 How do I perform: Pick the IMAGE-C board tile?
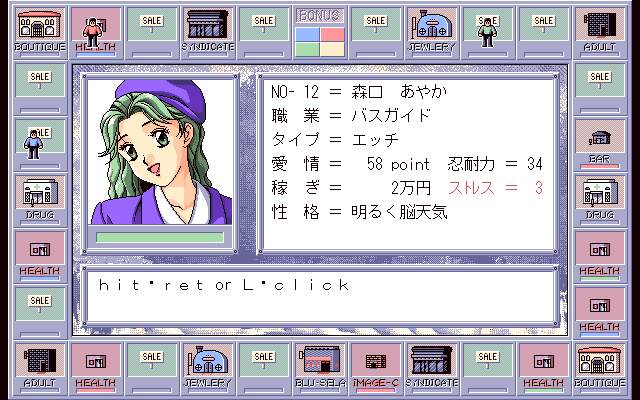click(376, 366)
